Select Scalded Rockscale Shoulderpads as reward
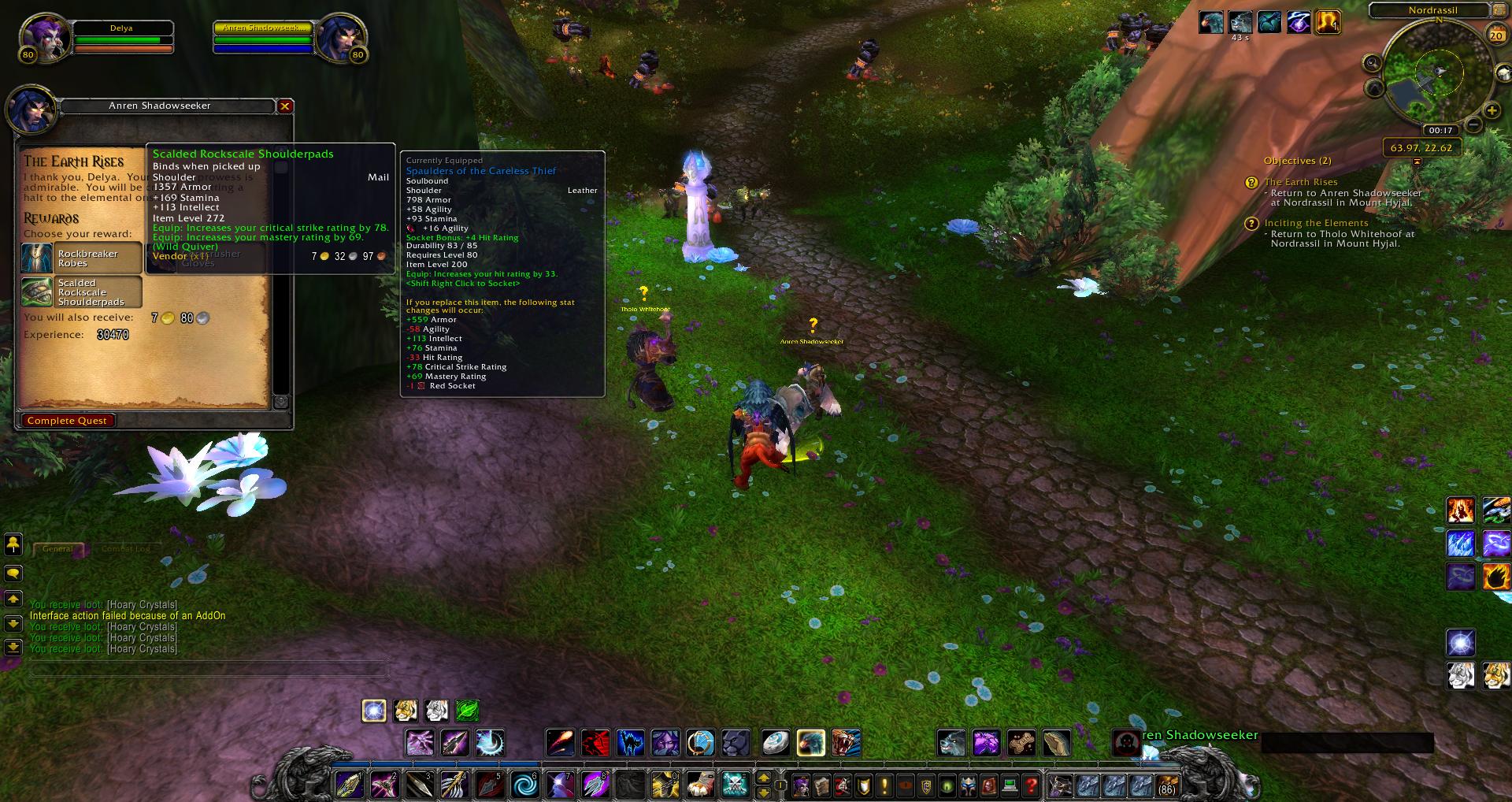Image resolution: width=1512 pixels, height=802 pixels. pos(82,292)
